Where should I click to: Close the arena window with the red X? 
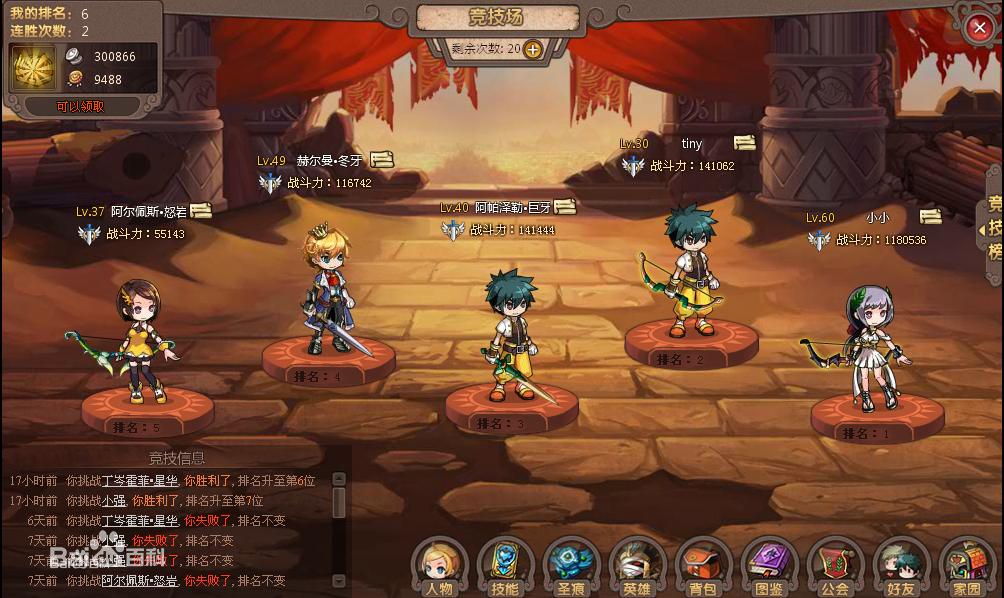coord(979,28)
